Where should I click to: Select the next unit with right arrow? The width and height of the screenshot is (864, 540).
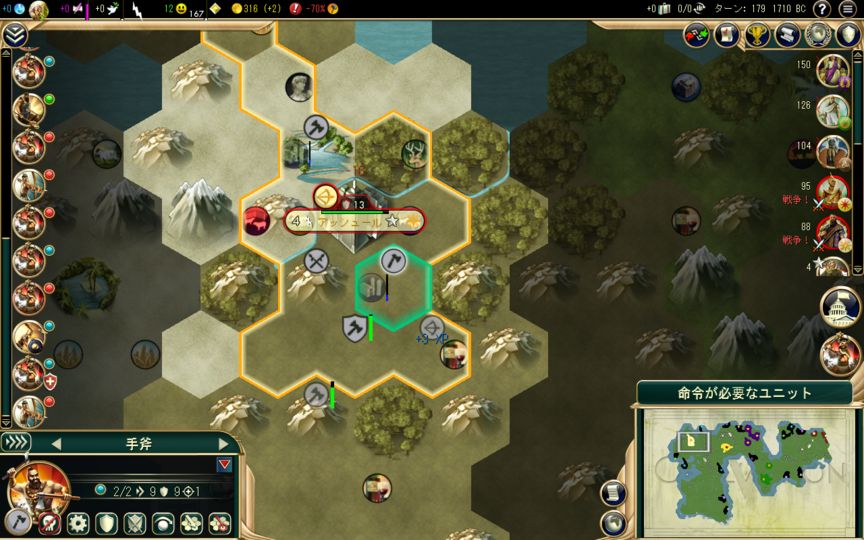coord(223,444)
